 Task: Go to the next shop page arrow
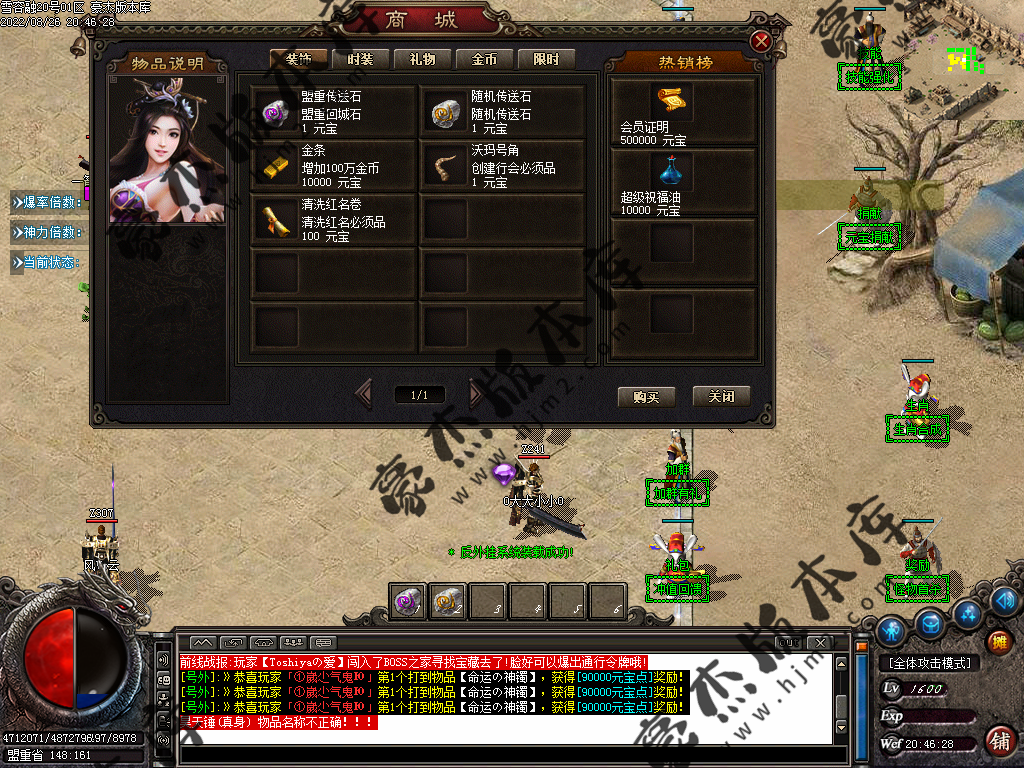[x=476, y=394]
